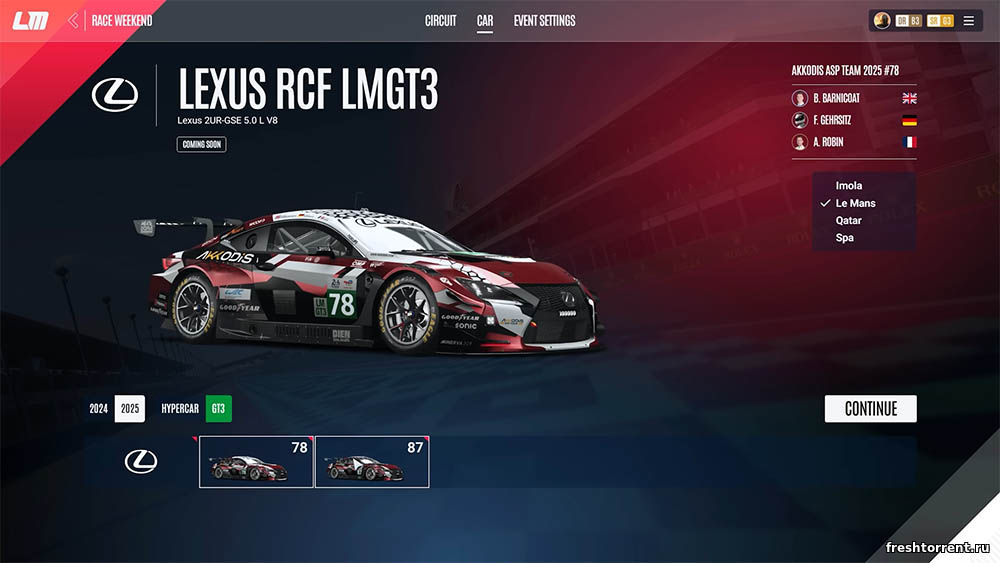Image resolution: width=1000 pixels, height=563 pixels.
Task: Choose the number 87 Lexus car
Action: pyautogui.click(x=372, y=461)
